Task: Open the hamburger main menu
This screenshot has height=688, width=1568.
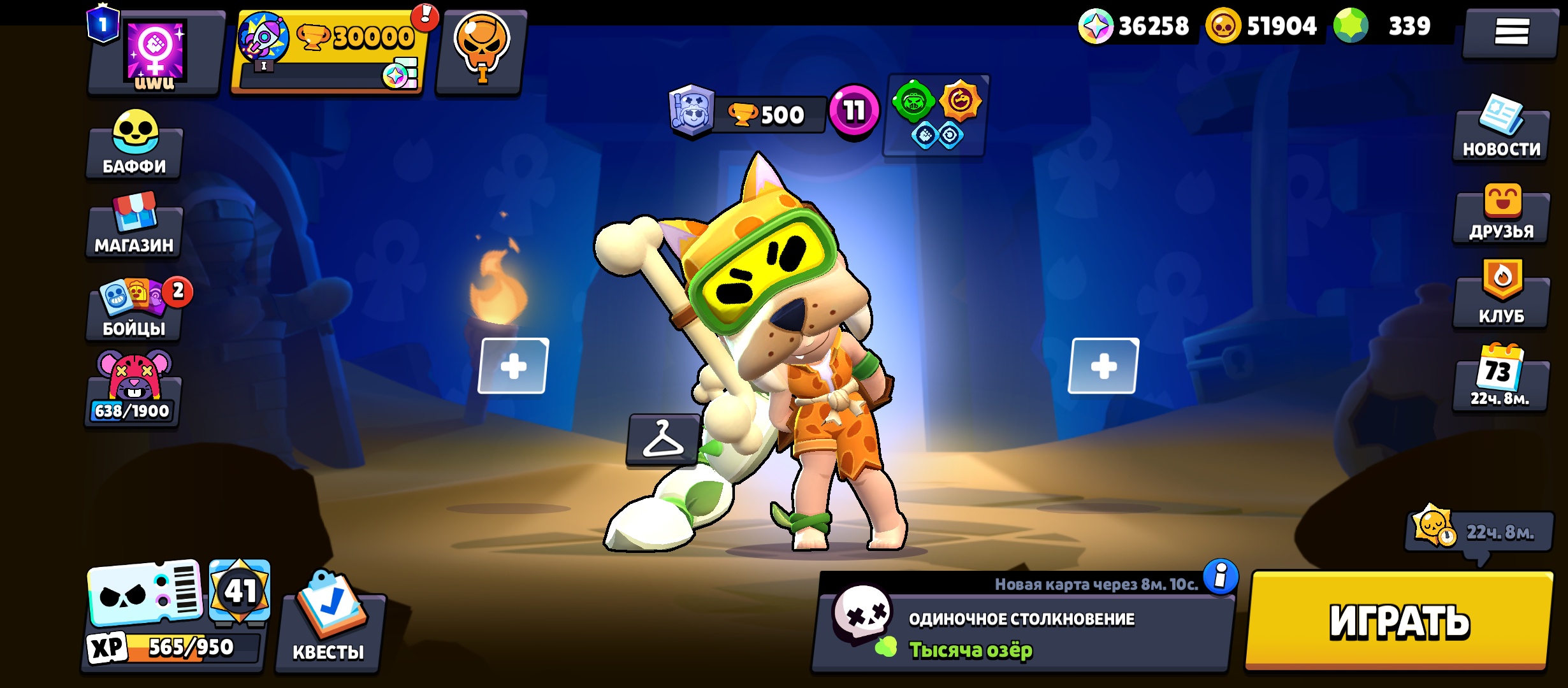Action: click(1511, 32)
